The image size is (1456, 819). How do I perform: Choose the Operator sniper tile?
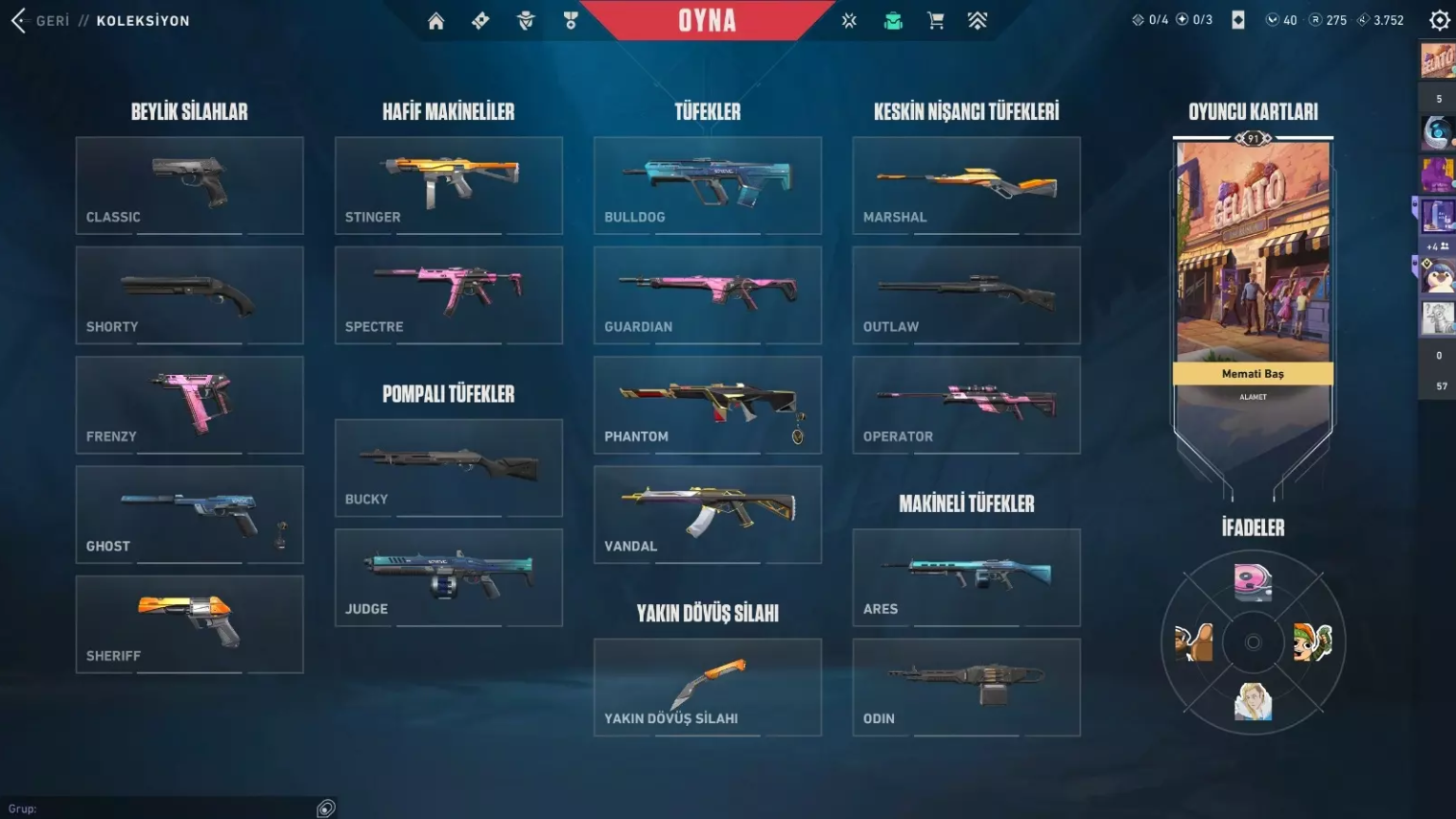pos(966,405)
